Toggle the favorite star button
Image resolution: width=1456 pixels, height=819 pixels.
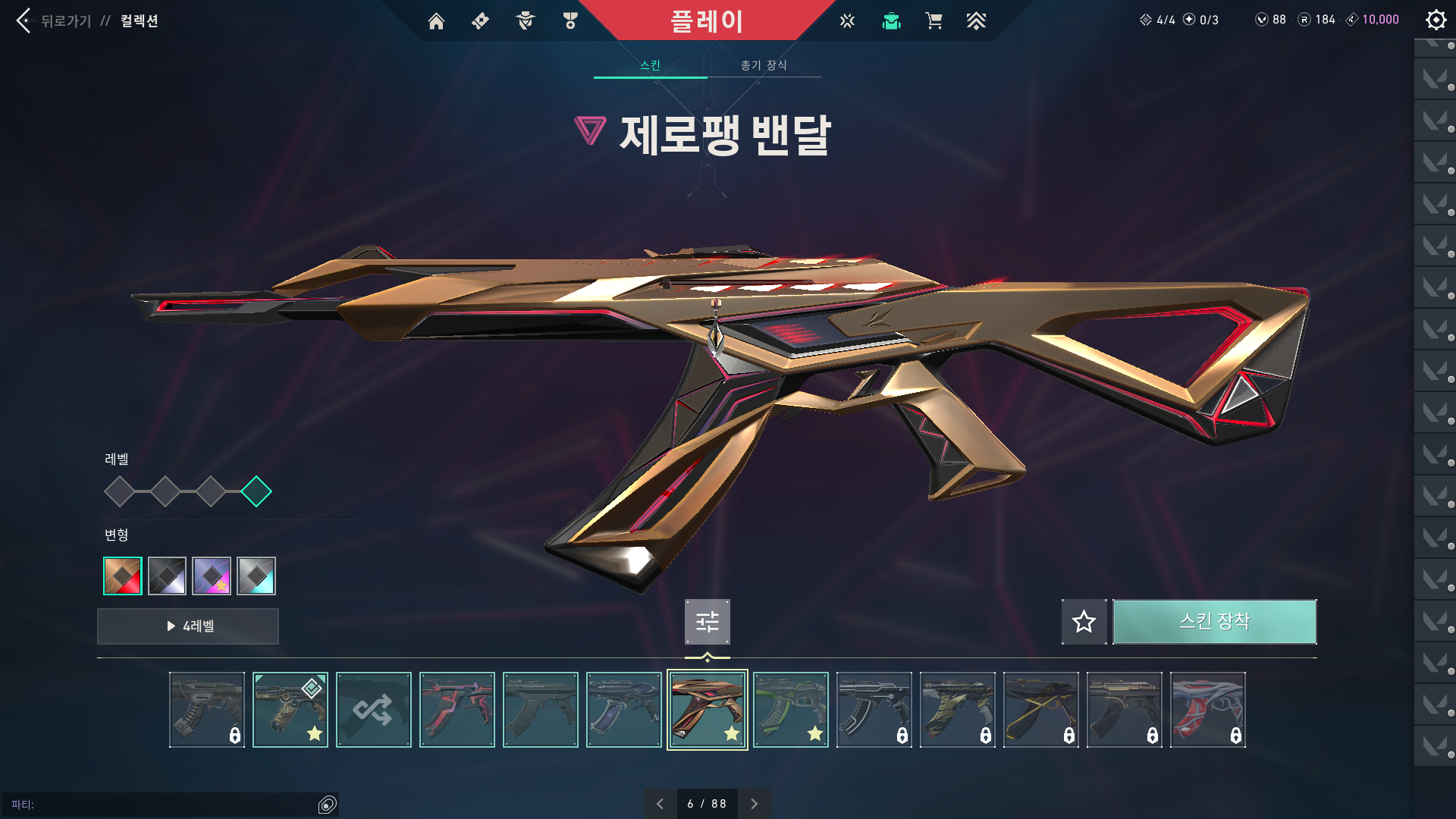[x=1084, y=622]
